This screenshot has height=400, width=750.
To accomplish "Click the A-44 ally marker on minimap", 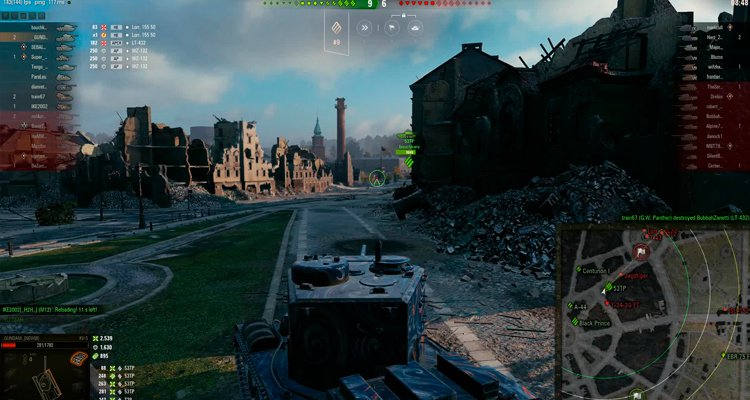I will (574, 308).
